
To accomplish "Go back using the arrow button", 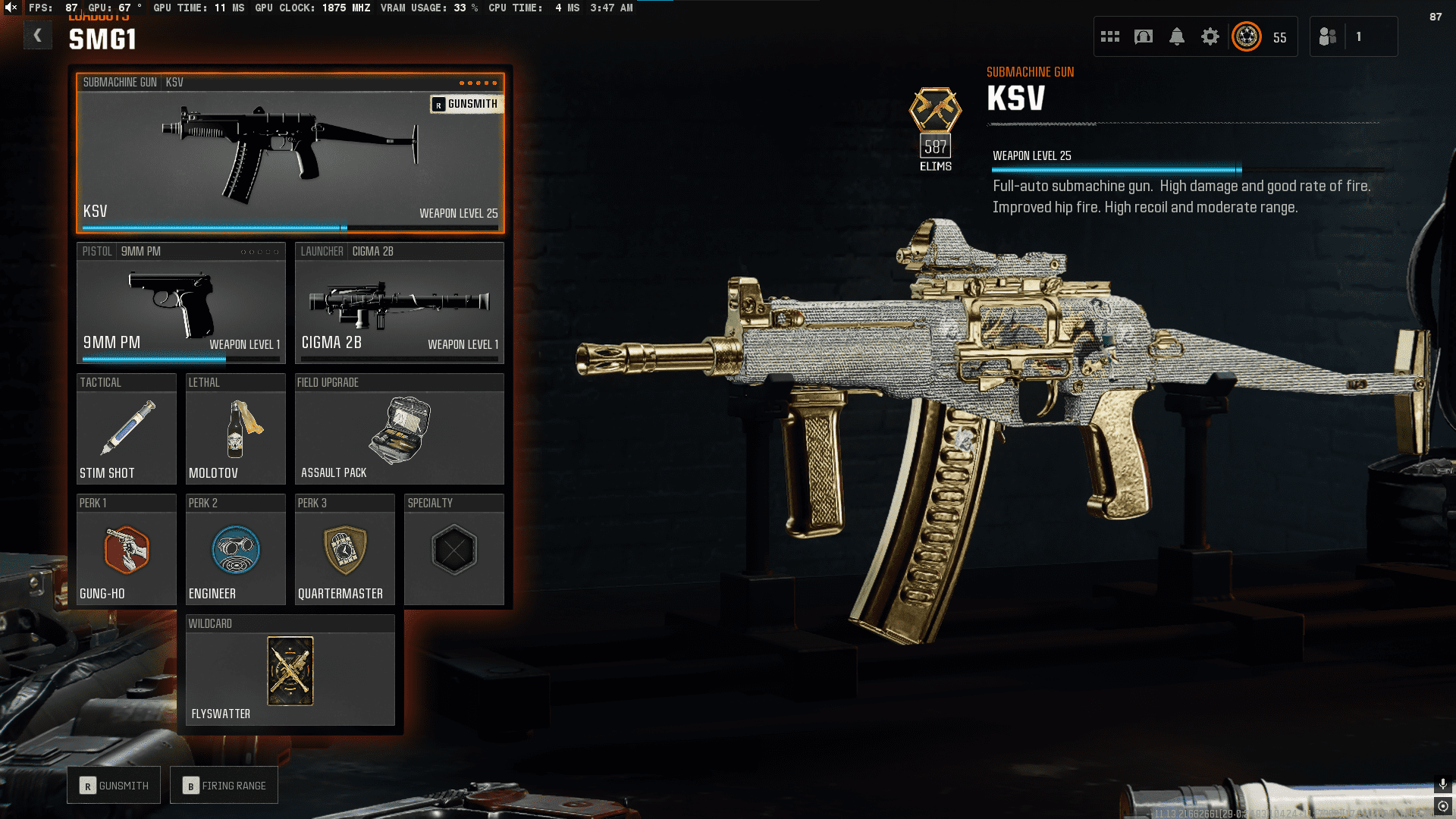I will point(37,36).
